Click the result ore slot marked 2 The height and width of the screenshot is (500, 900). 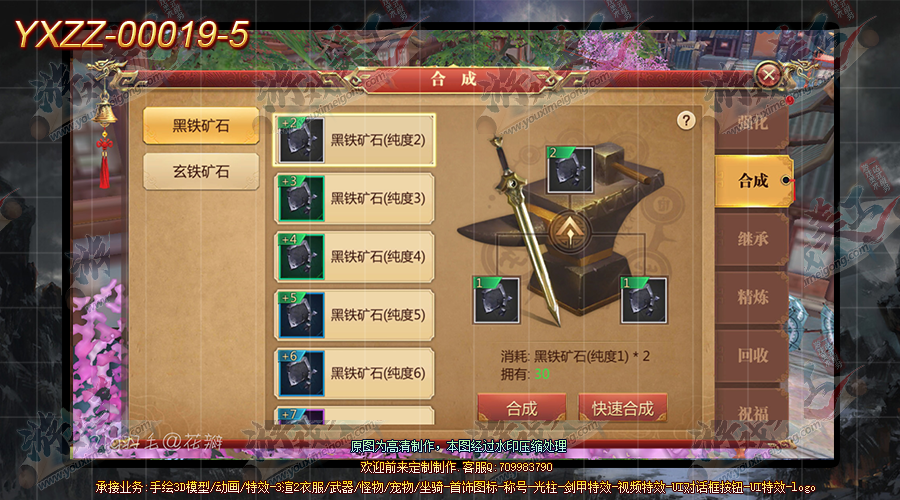(x=570, y=169)
